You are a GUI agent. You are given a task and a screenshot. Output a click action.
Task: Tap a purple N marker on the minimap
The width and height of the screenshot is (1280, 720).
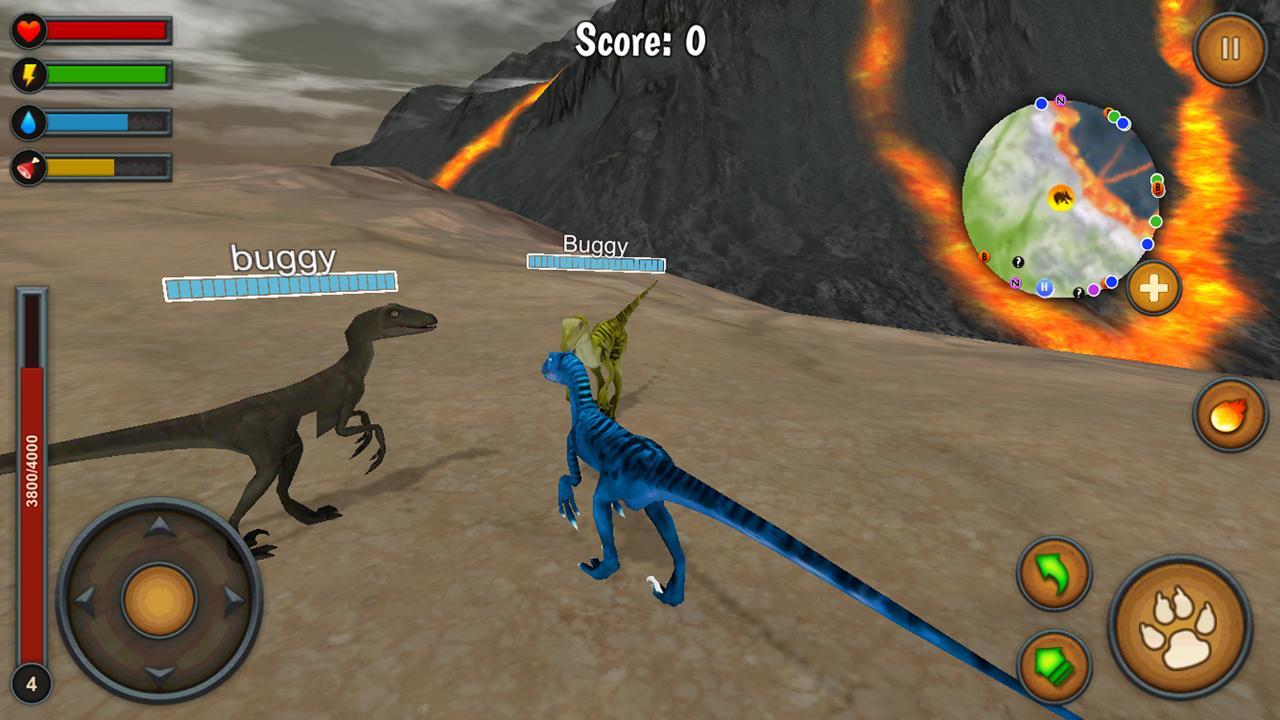point(1059,100)
